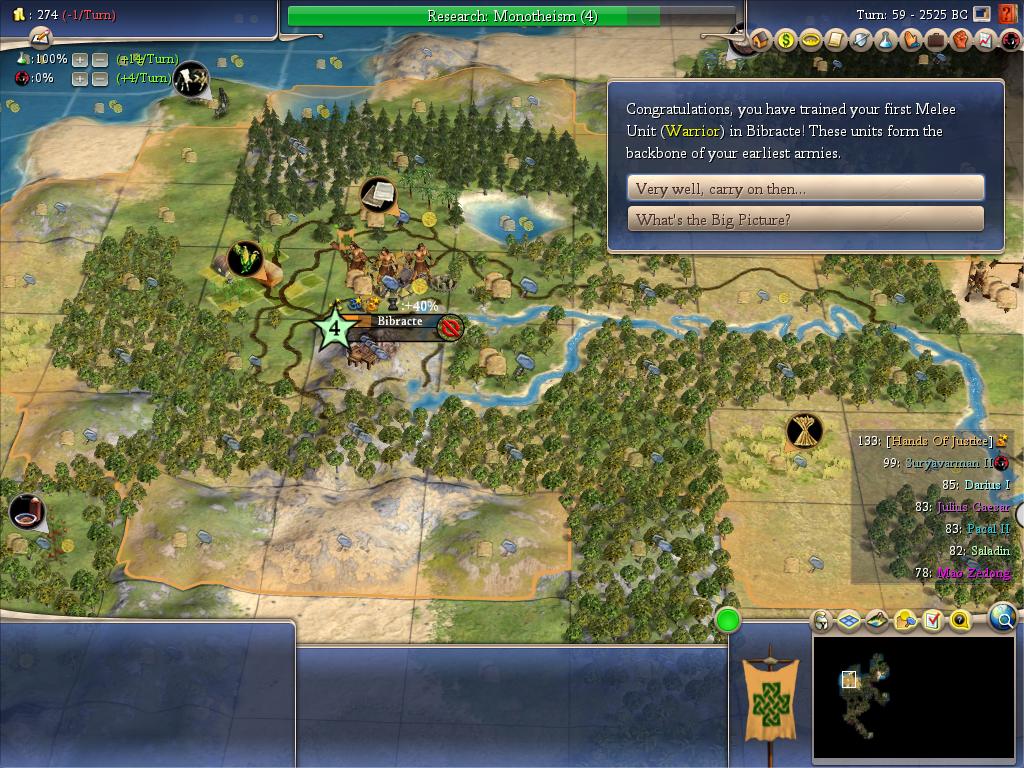Viewport: 1024px width, 768px height.
Task: Decrease the espionage rate with minus
Action: (x=100, y=78)
